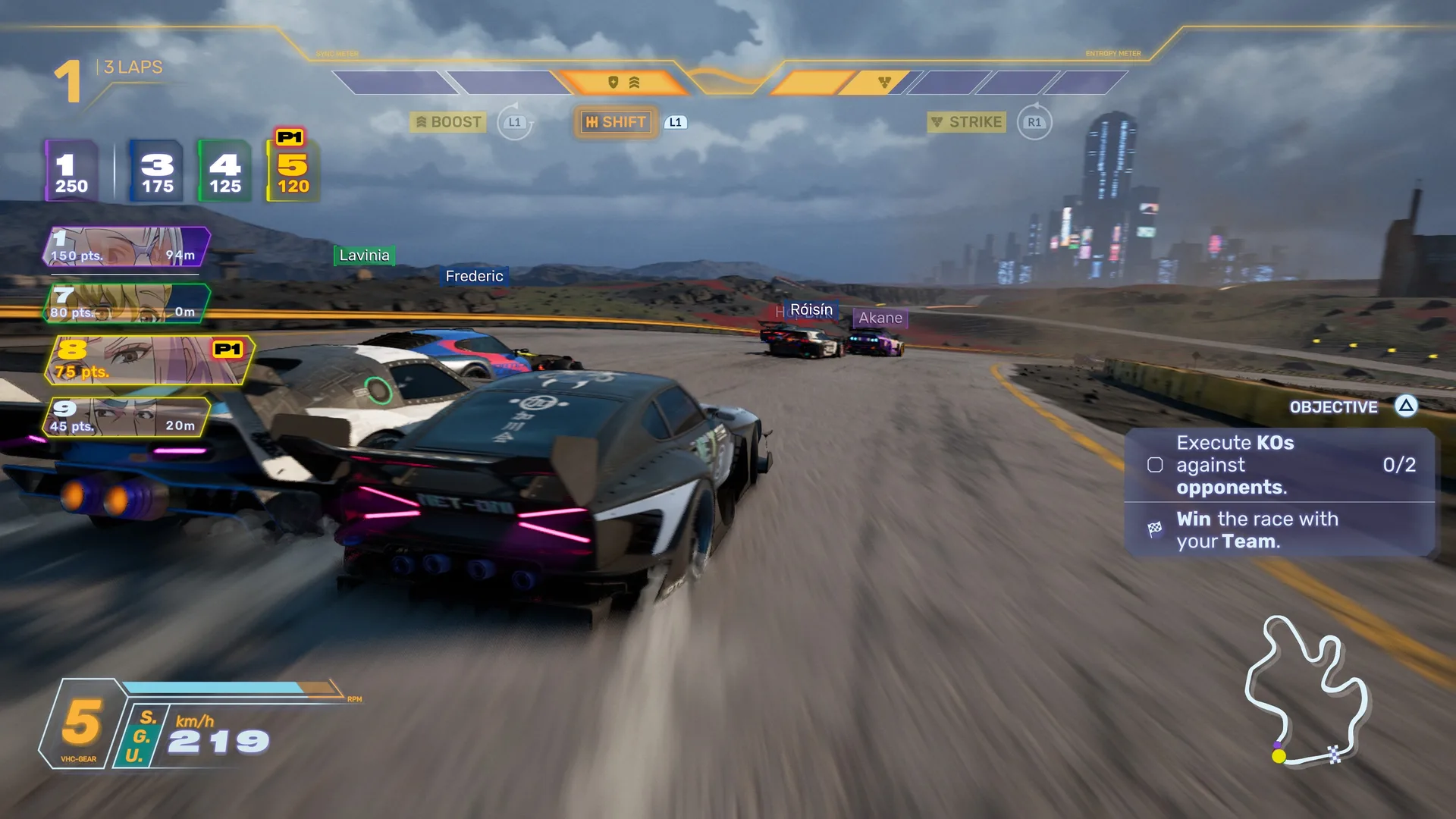Click the VHC-GEAR indicator
Image resolution: width=1456 pixels, height=819 pixels.
[80, 724]
